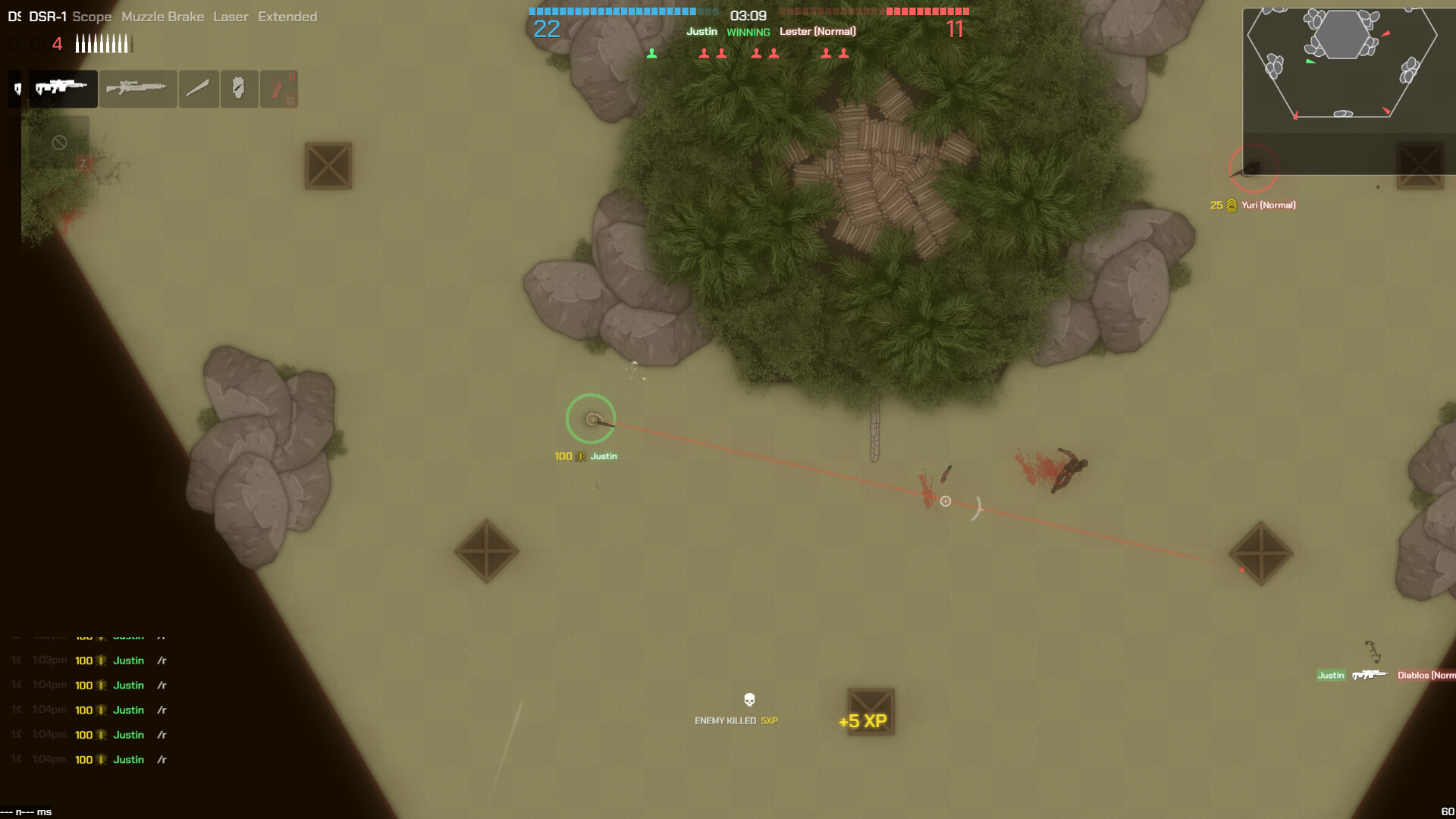This screenshot has width=1456, height=819.
Task: Select the scoped rifle in the third slot
Action: tap(138, 89)
